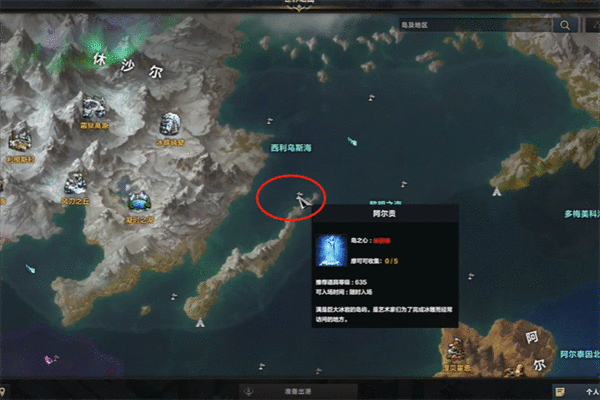Click the location pin icon at bottom left
Screen dimensions: 600x400
(x=5, y=390)
